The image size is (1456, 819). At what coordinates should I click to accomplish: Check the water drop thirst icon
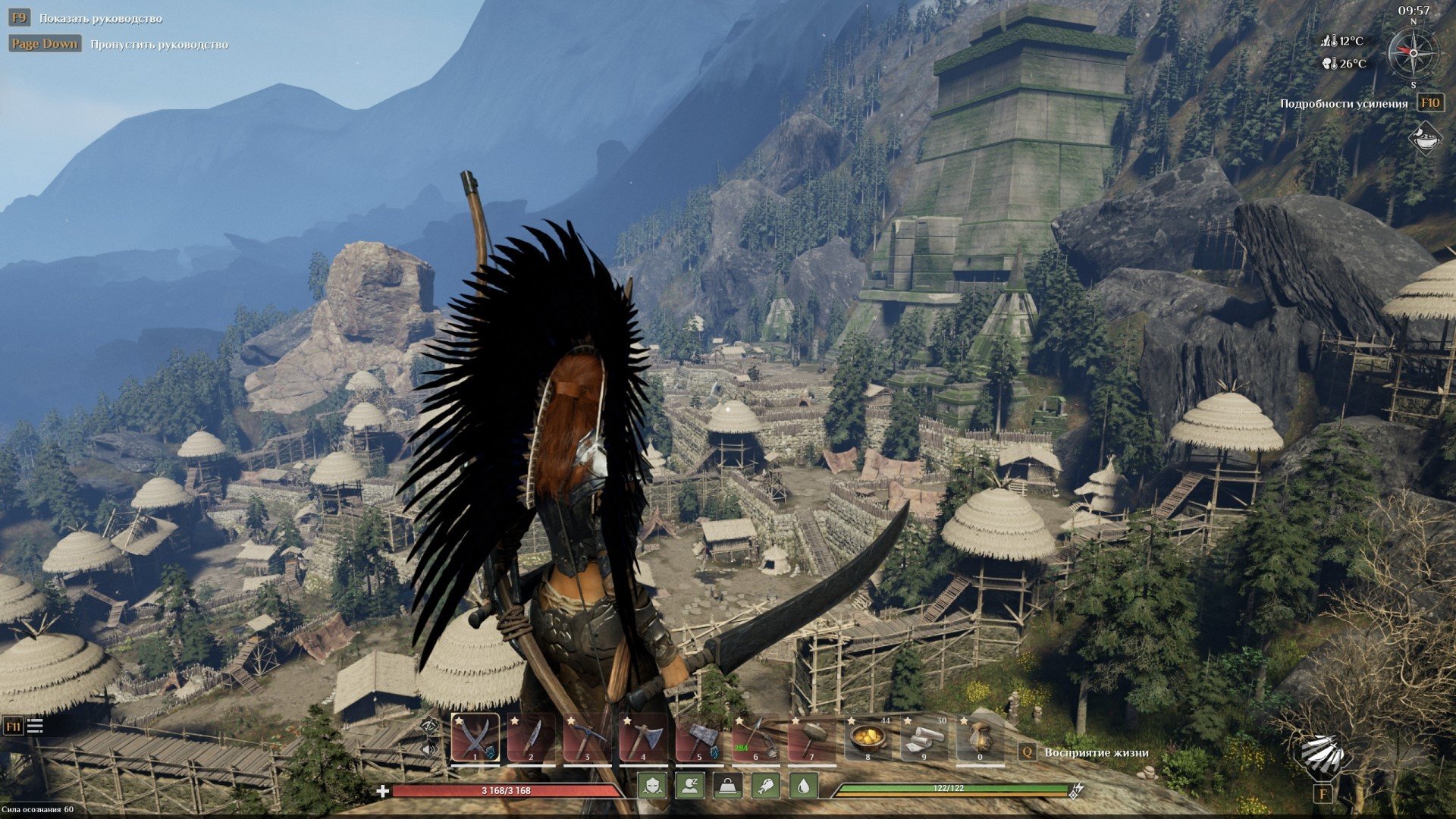tap(804, 786)
